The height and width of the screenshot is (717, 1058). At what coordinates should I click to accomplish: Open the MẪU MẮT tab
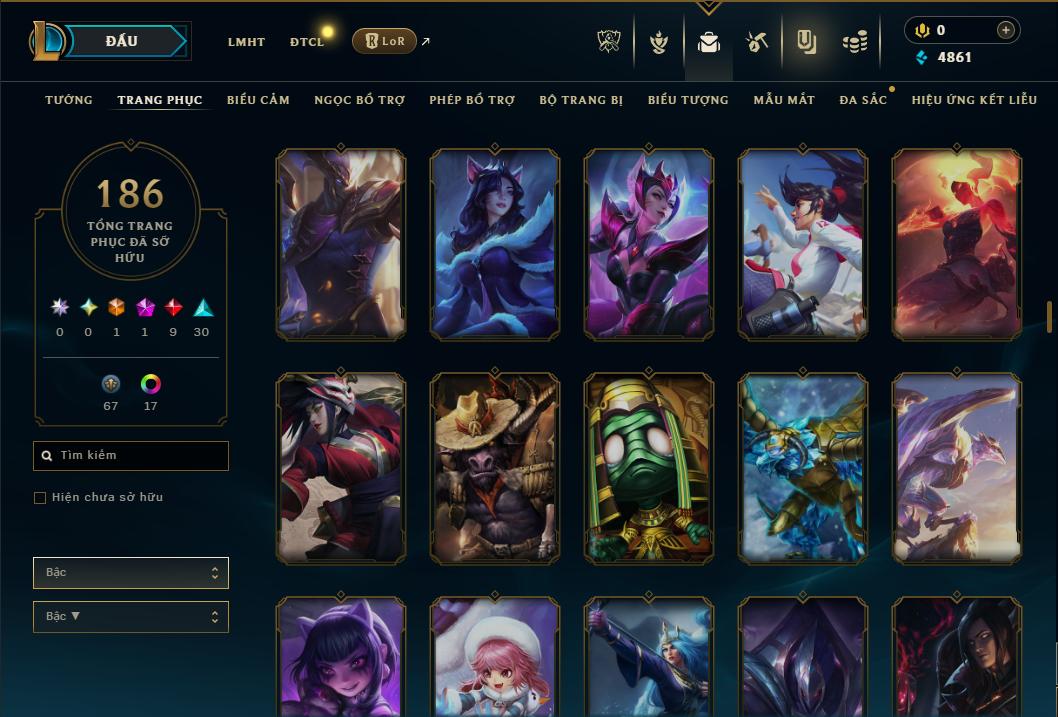784,100
